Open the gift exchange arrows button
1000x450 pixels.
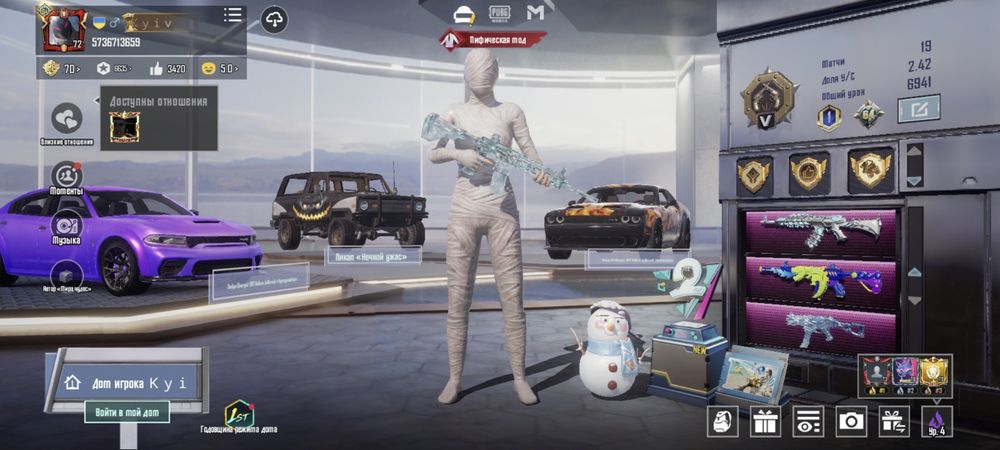[x=894, y=421]
